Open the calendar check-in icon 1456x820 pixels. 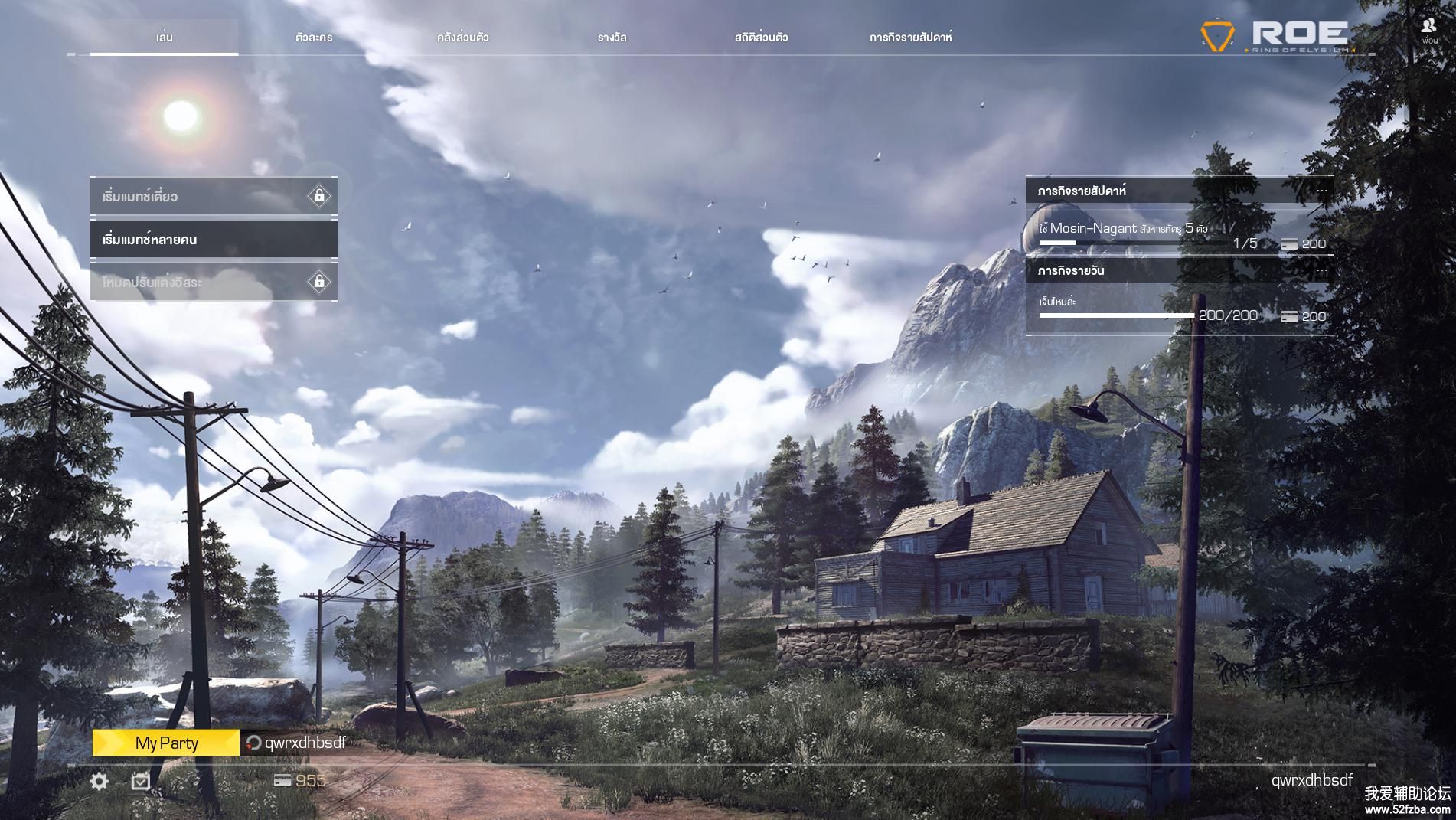coord(141,781)
